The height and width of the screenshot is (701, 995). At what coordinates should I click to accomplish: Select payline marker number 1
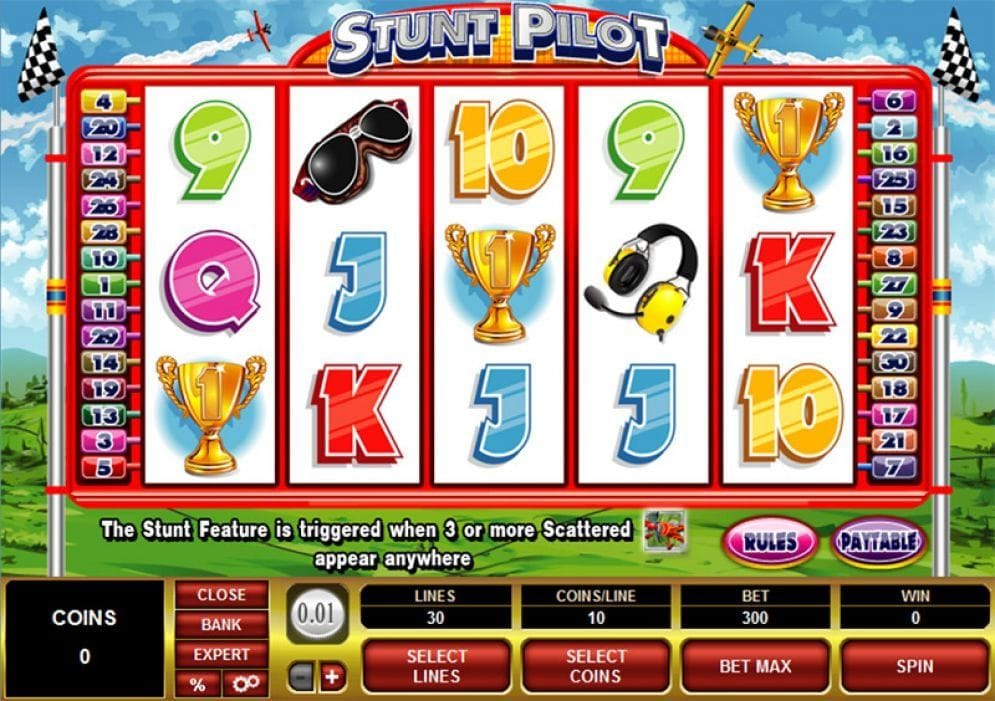[104, 284]
